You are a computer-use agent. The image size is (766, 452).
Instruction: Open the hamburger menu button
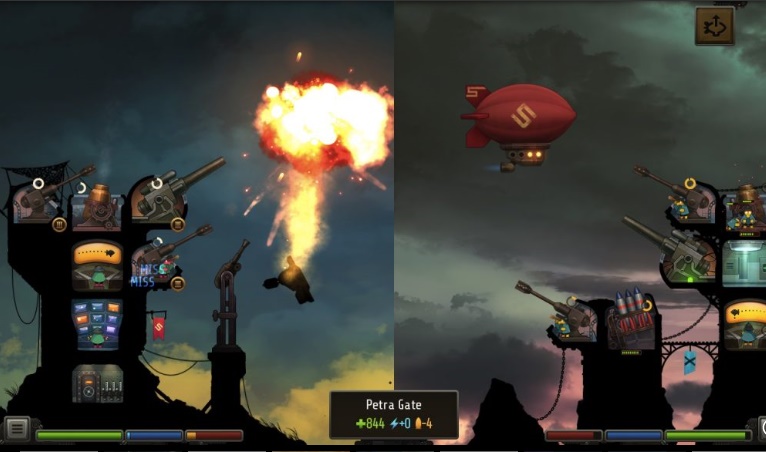pyautogui.click(x=16, y=429)
